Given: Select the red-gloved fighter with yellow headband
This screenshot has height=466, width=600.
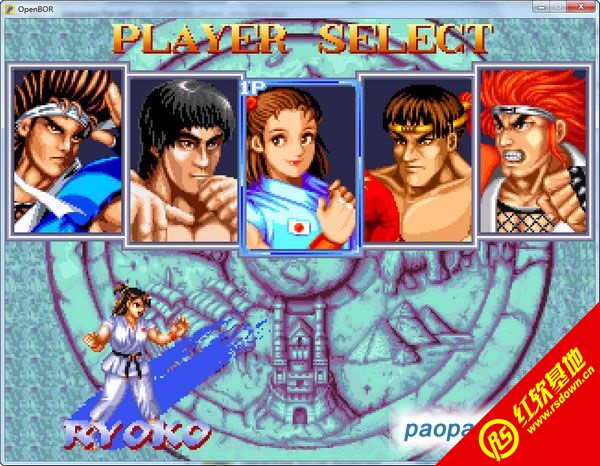Looking at the screenshot, I should coord(418,160).
